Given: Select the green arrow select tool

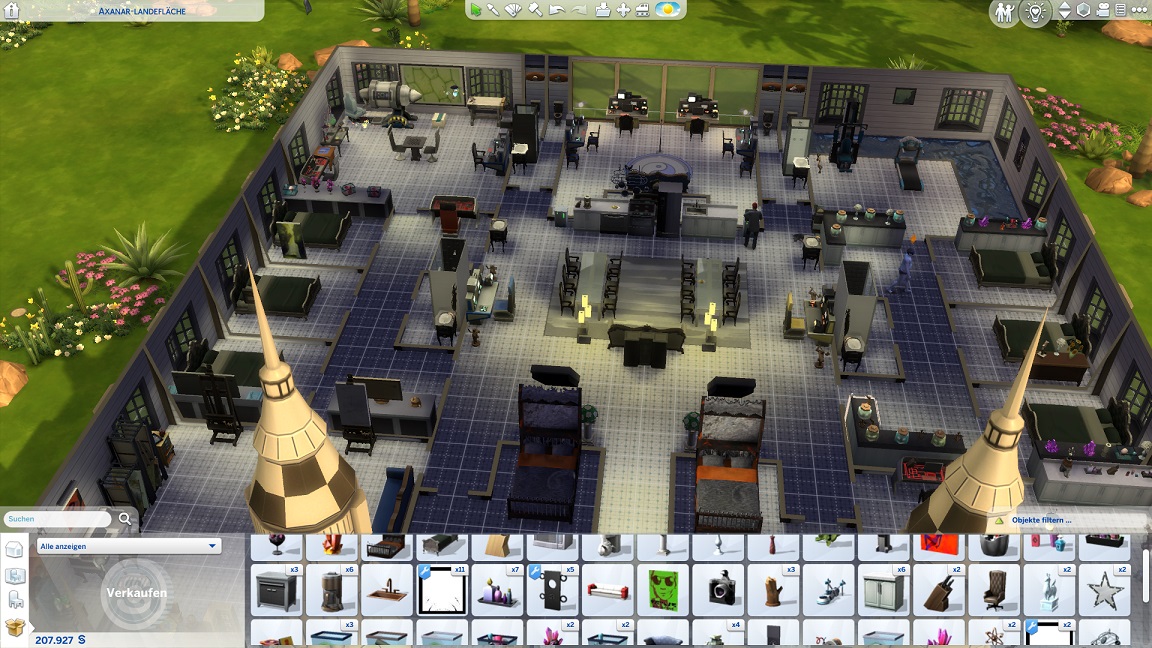Looking at the screenshot, I should point(476,10).
